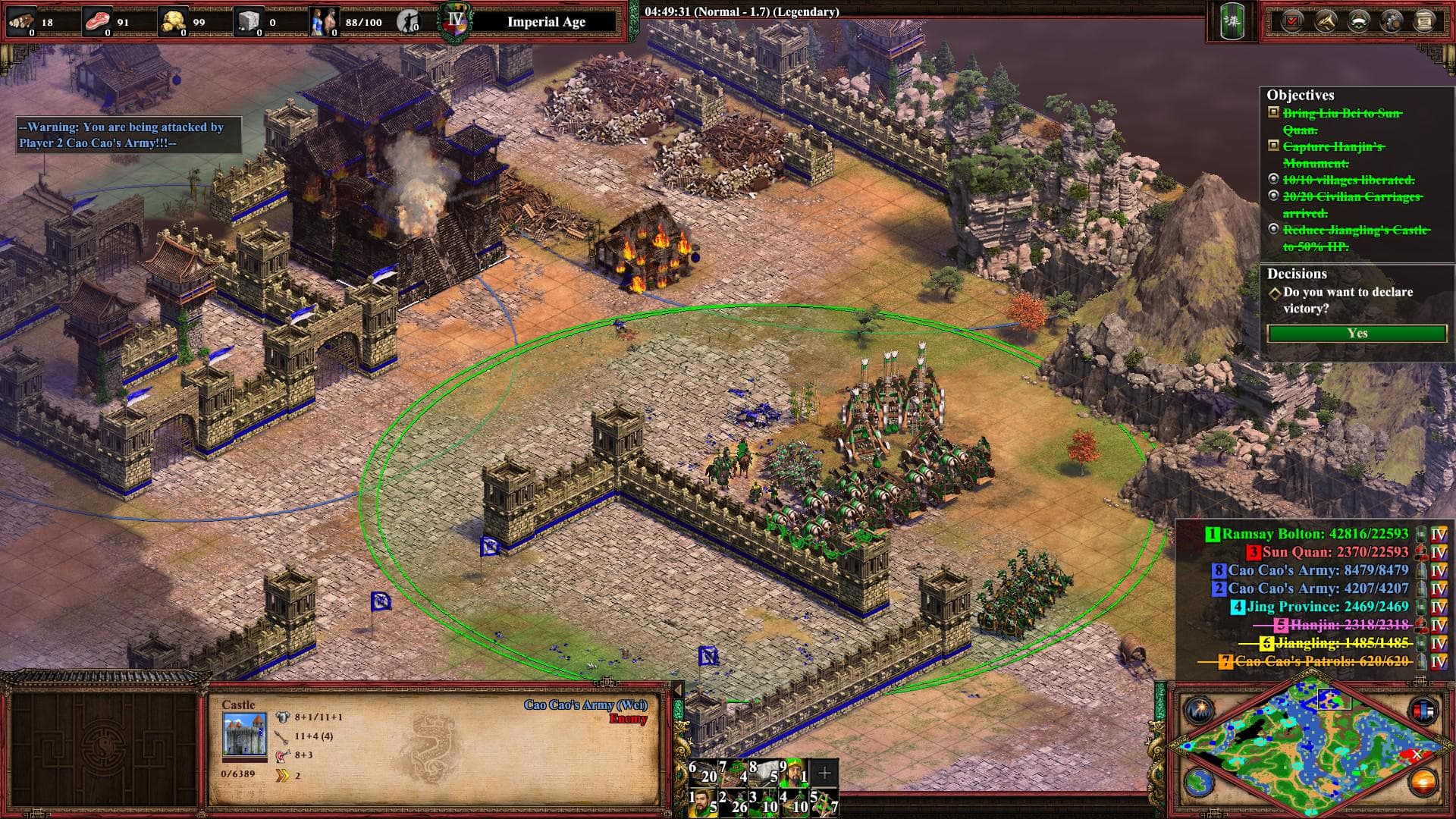Toggle the minimap colored banners mode

(x=1422, y=711)
